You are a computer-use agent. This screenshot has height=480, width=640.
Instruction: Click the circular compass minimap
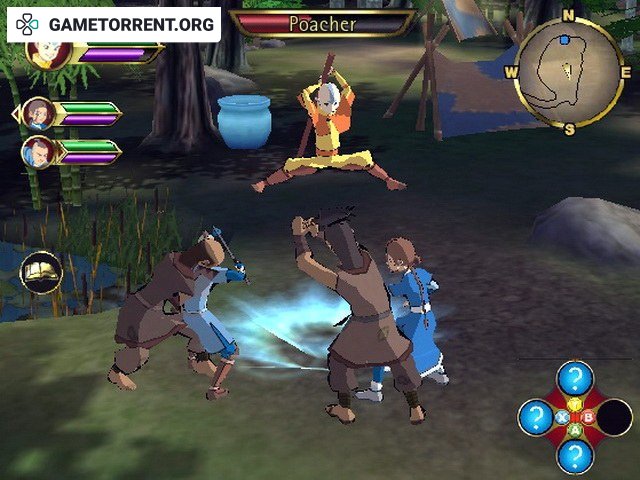pos(568,73)
